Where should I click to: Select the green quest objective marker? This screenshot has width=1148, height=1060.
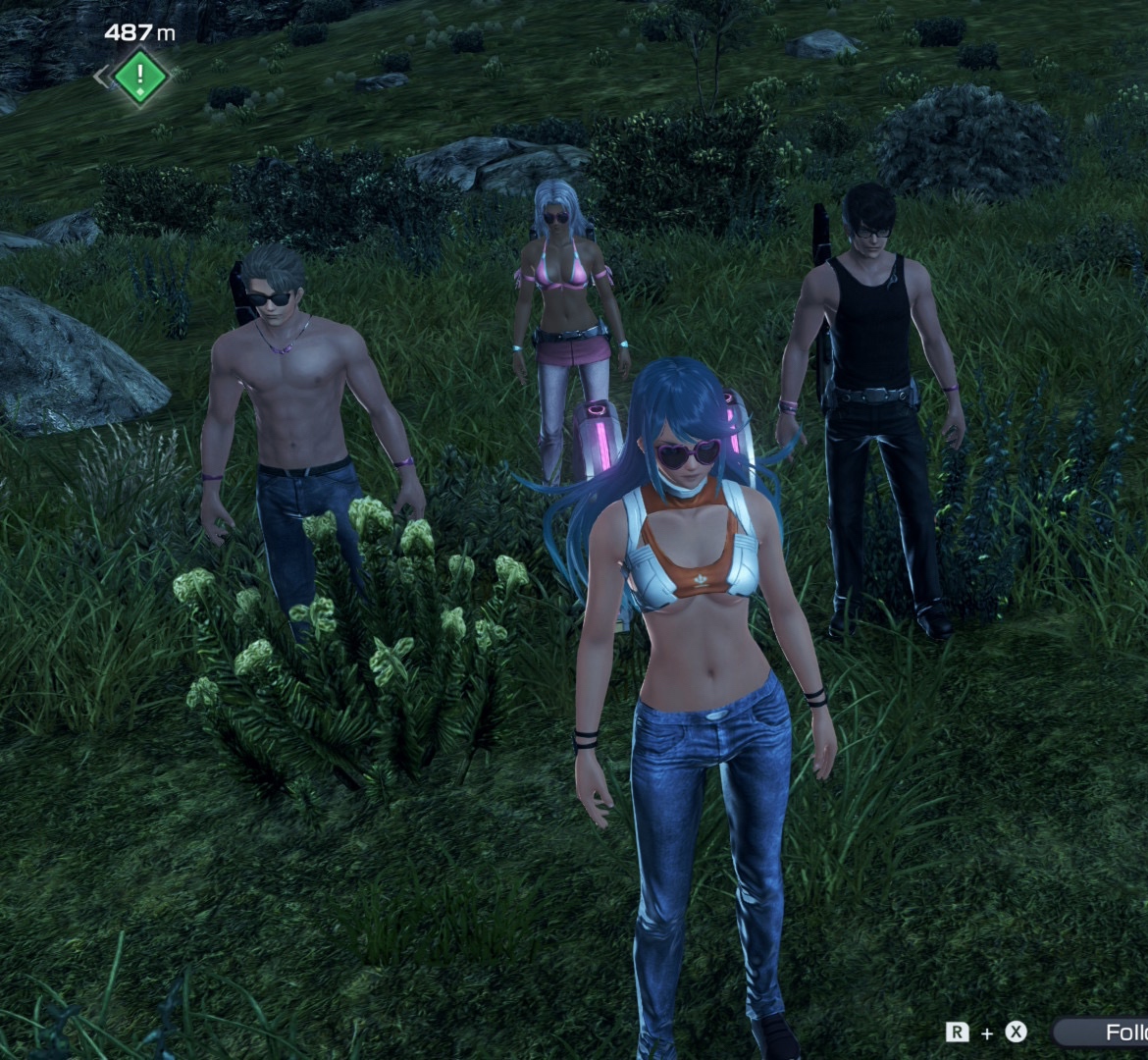click(x=140, y=75)
